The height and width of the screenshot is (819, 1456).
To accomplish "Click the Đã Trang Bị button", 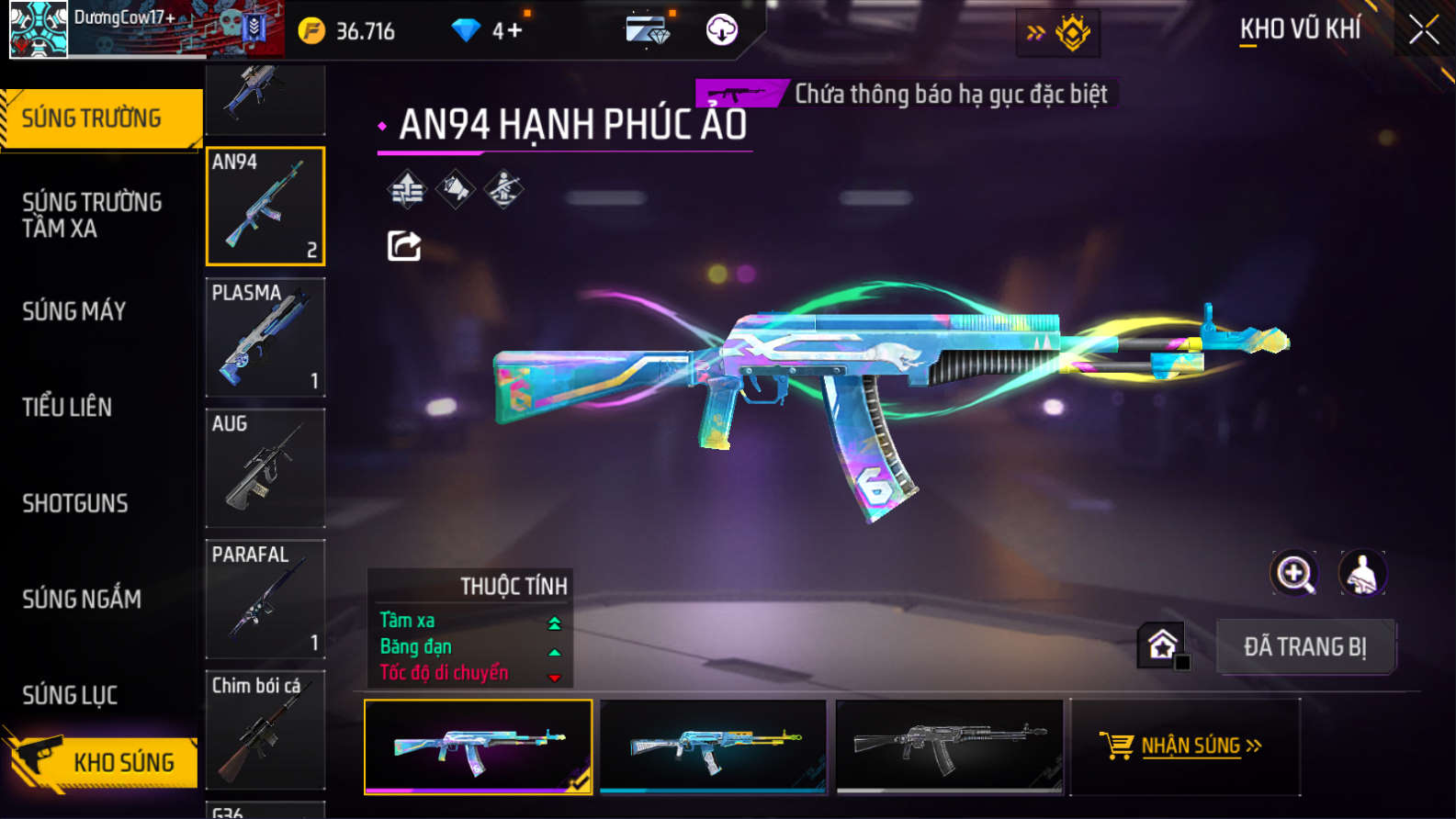I will pyautogui.click(x=1304, y=646).
